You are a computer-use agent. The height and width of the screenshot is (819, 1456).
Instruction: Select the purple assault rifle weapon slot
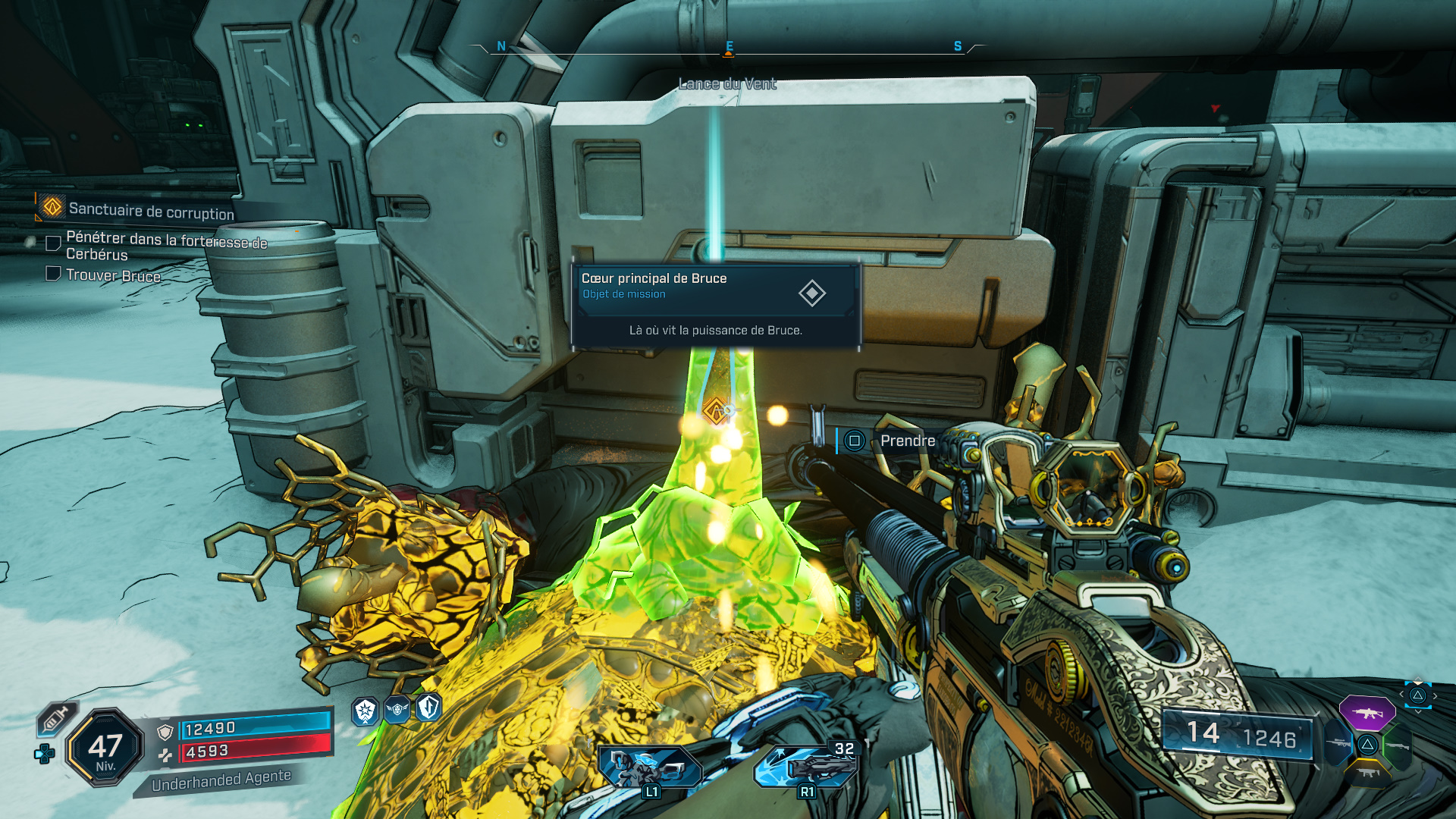1367,713
